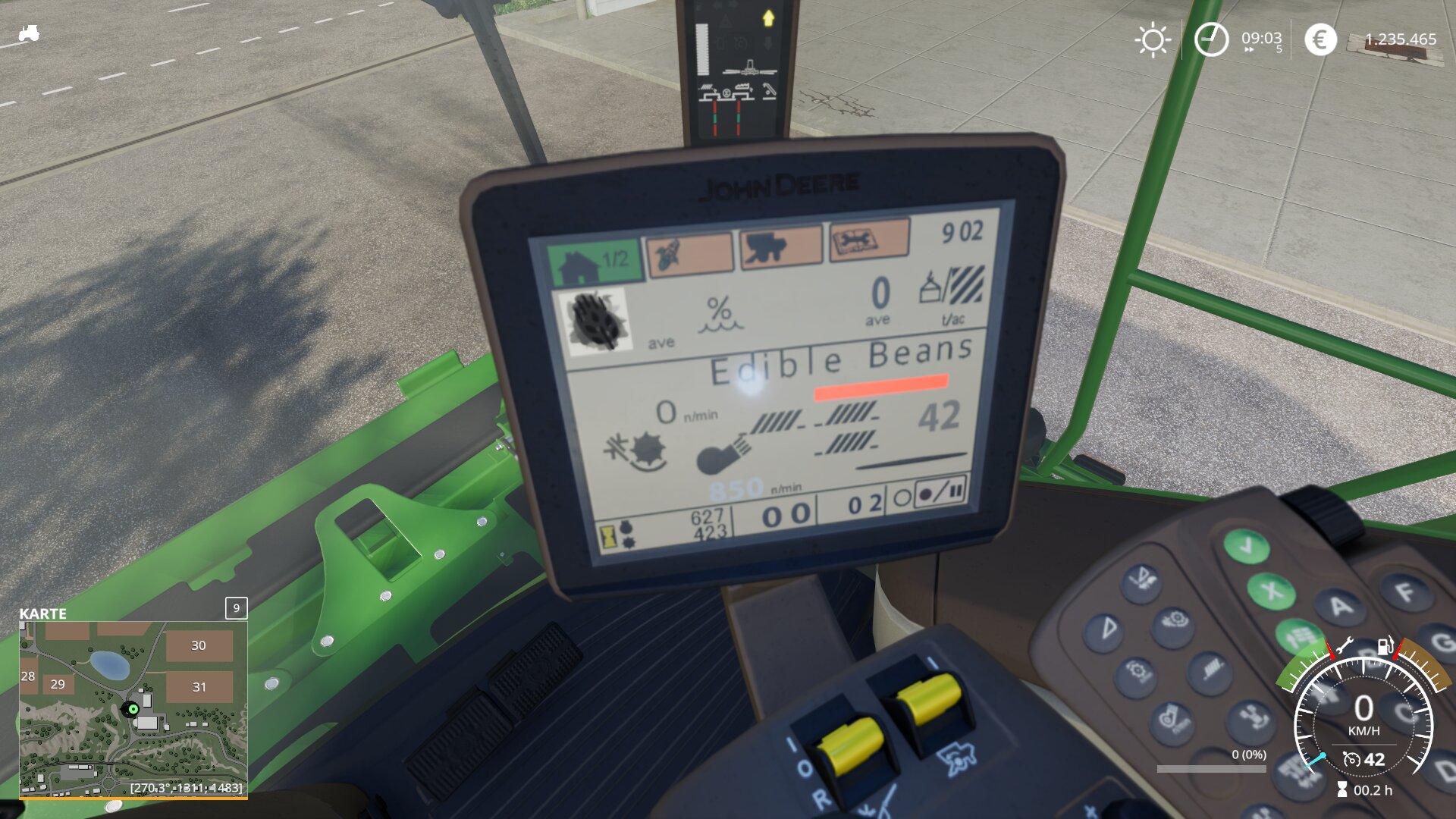Choose field 29 on the minimap
The height and width of the screenshot is (819, 1456).
(x=58, y=684)
